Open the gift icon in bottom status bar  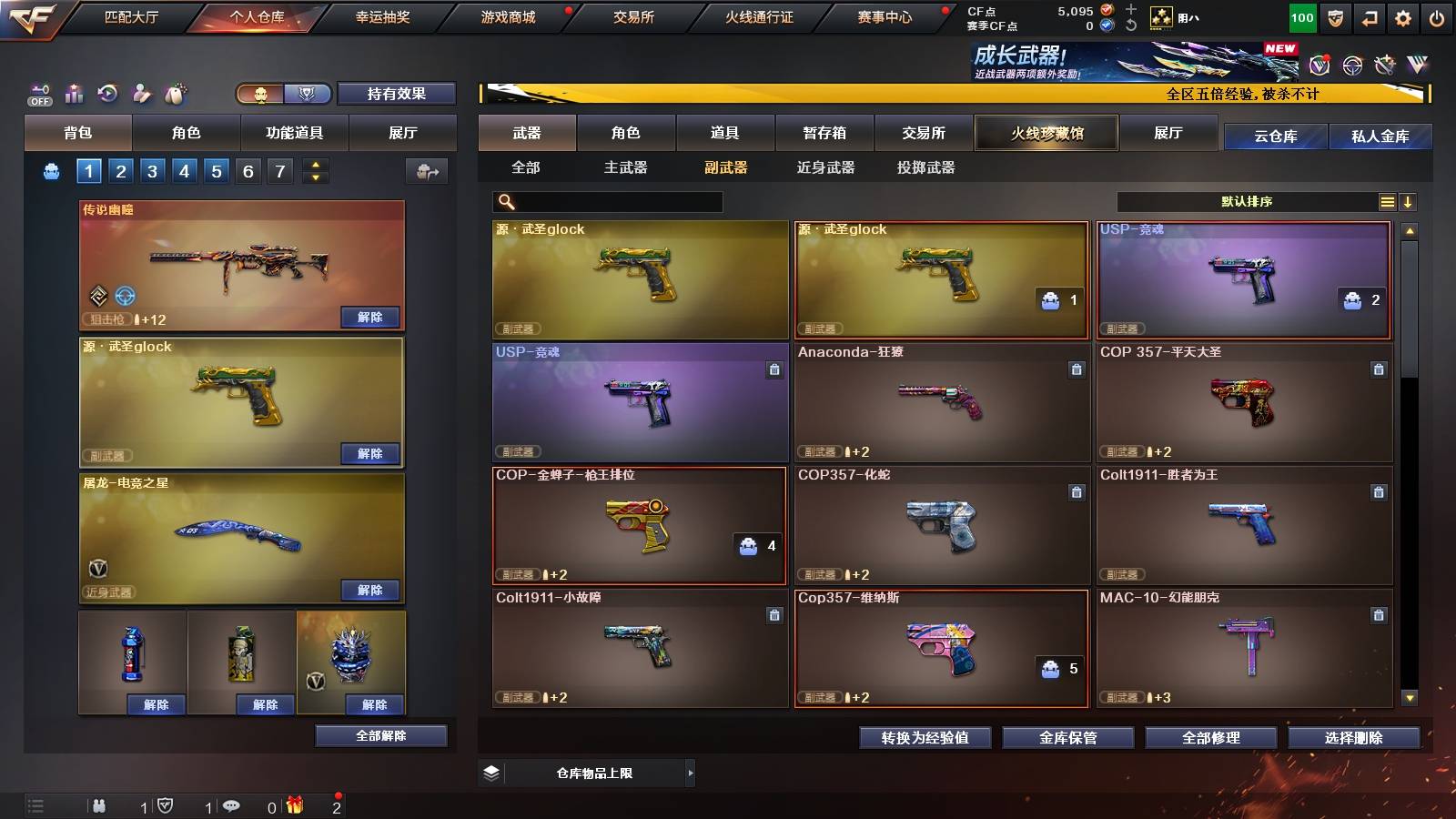pyautogui.click(x=295, y=804)
